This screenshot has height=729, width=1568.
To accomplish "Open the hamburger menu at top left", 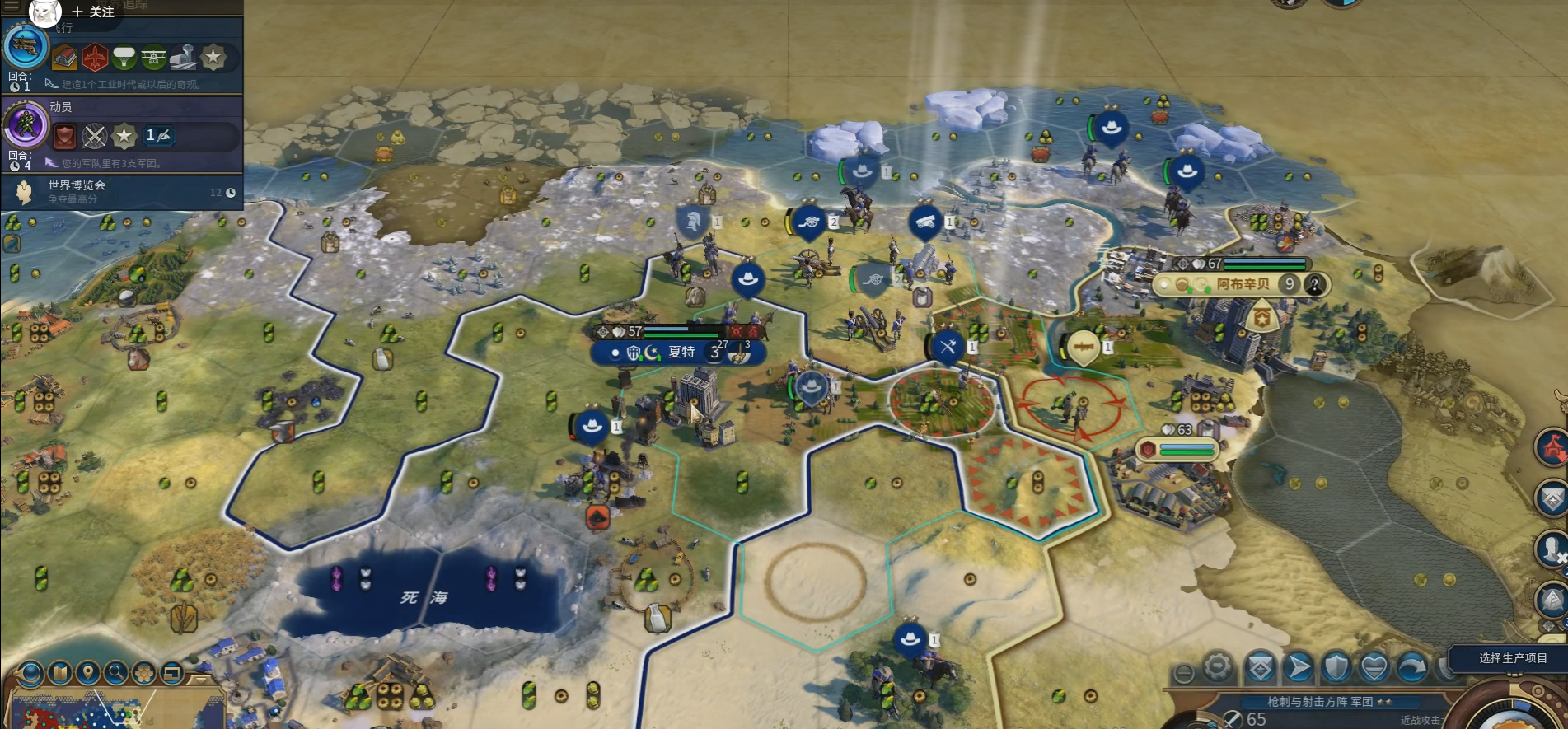I will tap(12, 5).
